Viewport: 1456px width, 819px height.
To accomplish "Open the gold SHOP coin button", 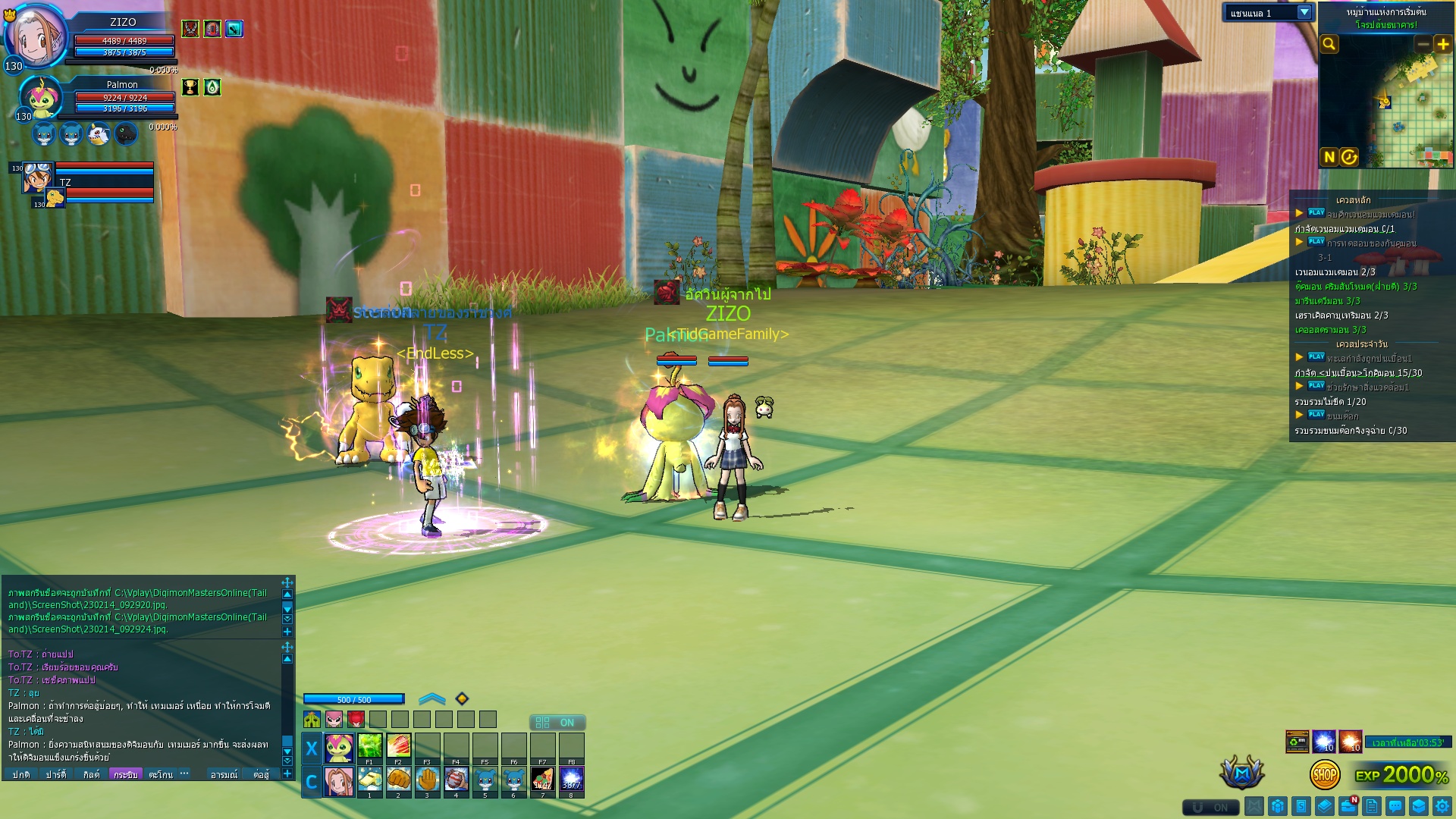I will 1325,774.
